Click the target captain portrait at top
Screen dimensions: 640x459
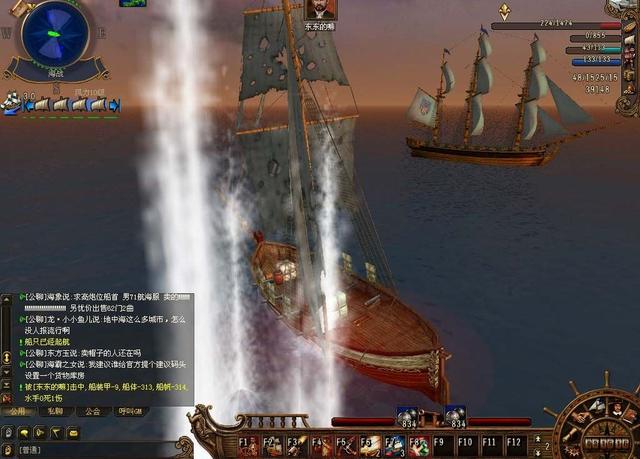320,9
